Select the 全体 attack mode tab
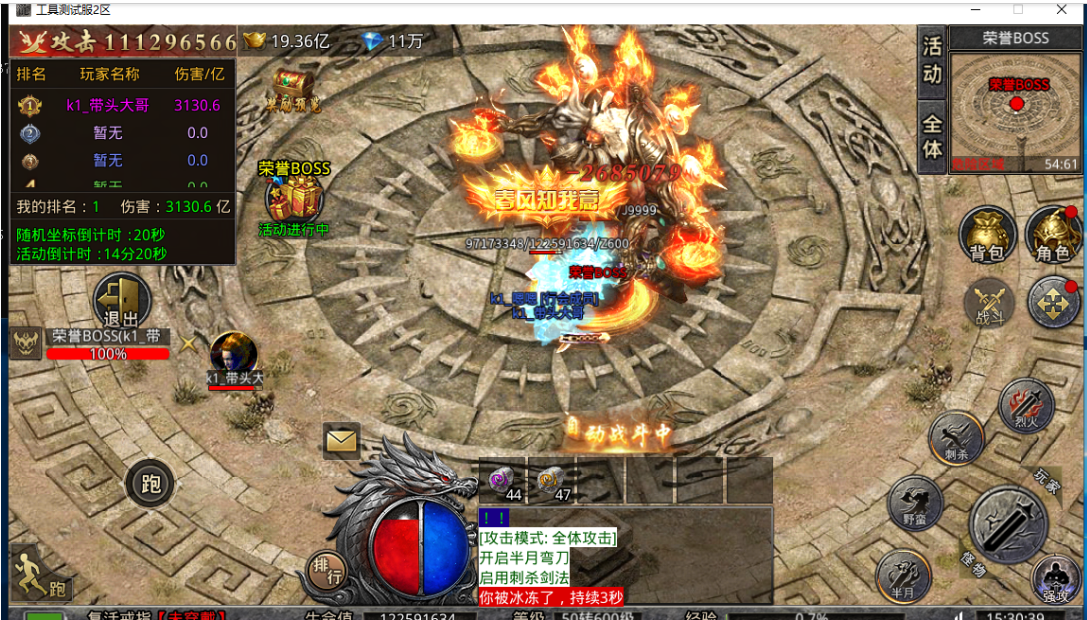The width and height of the screenshot is (1087, 620). (x=932, y=136)
